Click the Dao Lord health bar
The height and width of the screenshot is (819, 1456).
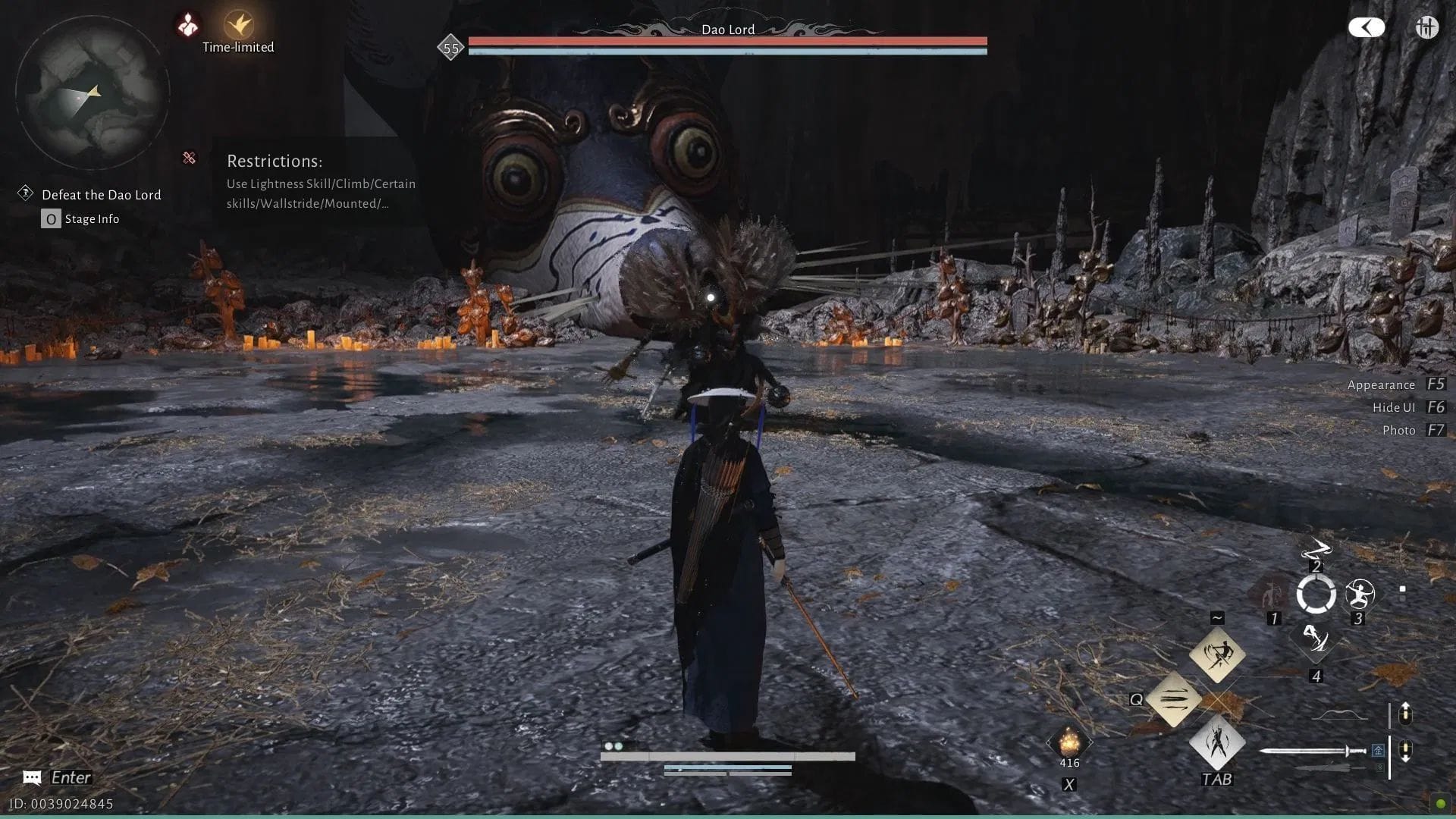726,40
